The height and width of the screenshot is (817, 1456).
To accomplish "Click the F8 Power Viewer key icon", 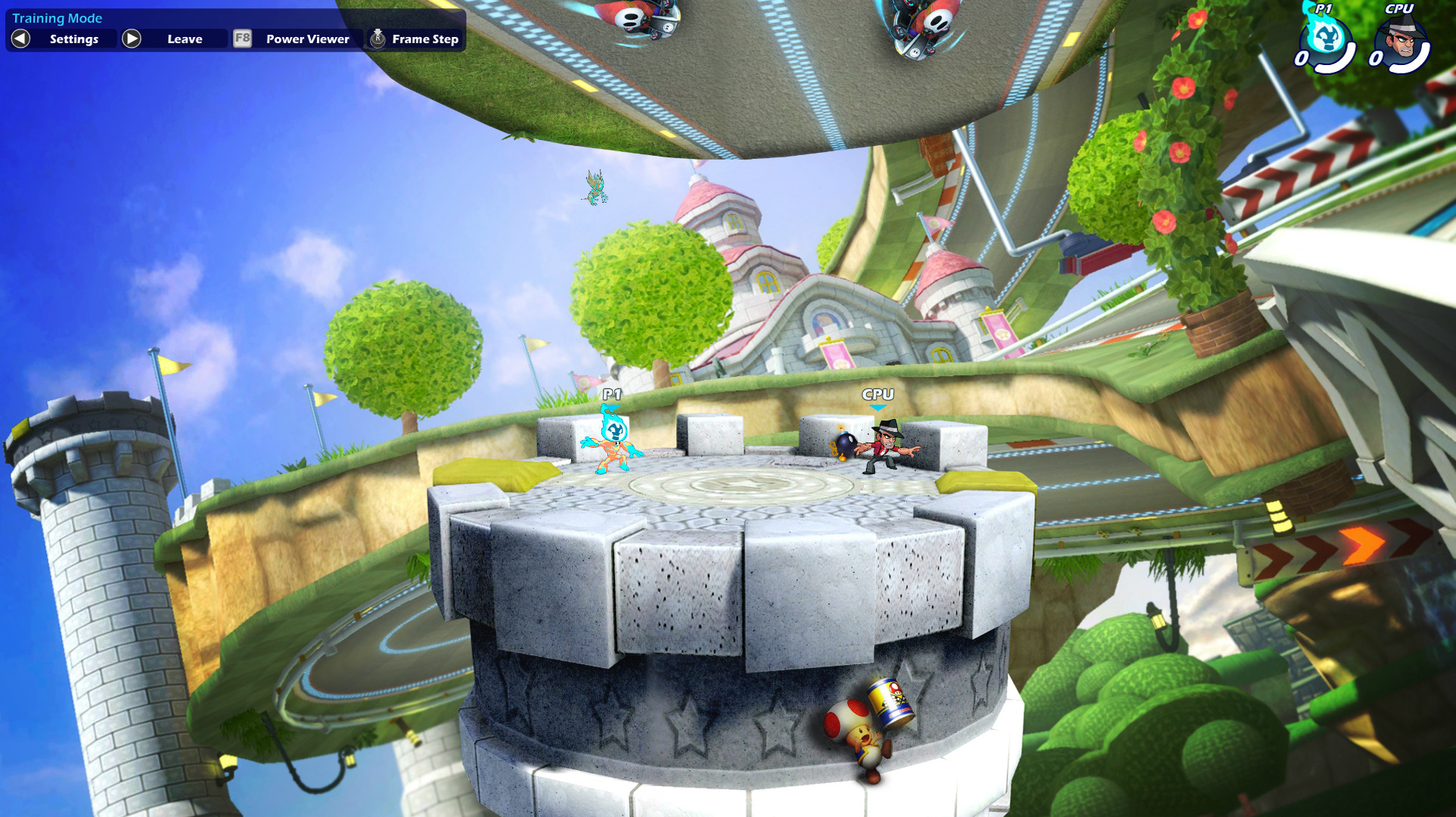I will pyautogui.click(x=242, y=39).
